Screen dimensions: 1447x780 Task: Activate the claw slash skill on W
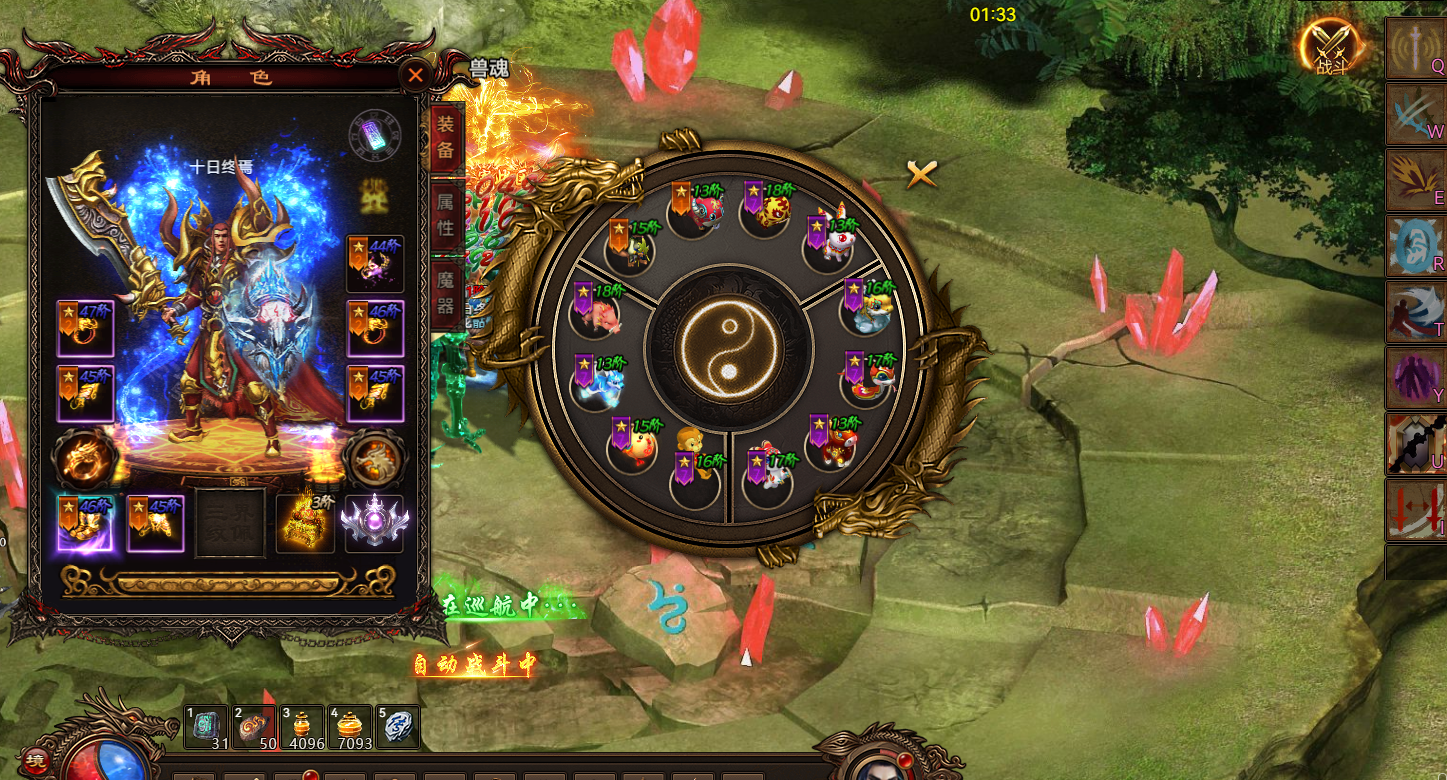pyautogui.click(x=1415, y=115)
